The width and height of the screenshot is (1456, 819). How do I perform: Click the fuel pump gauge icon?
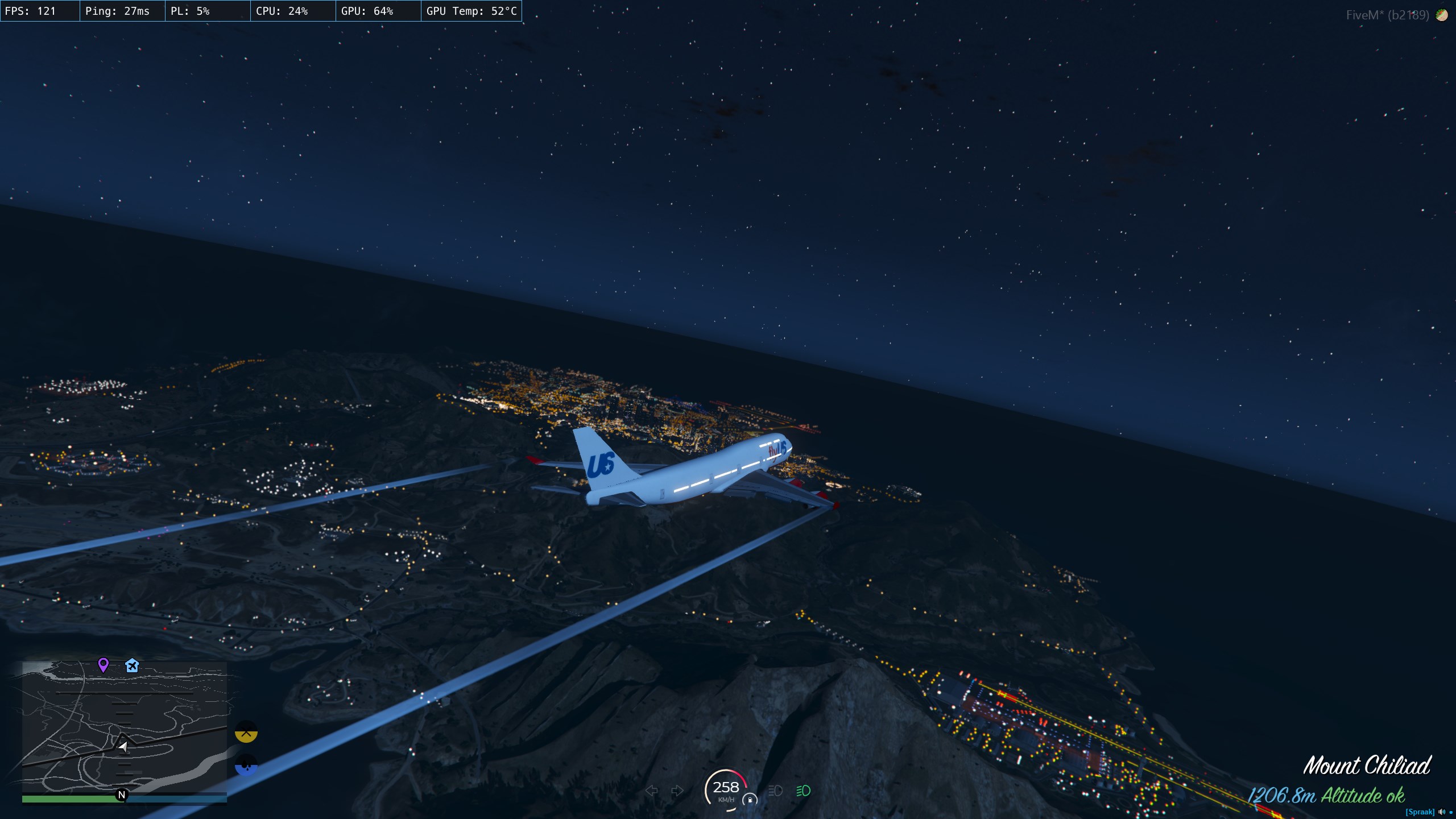(750, 800)
